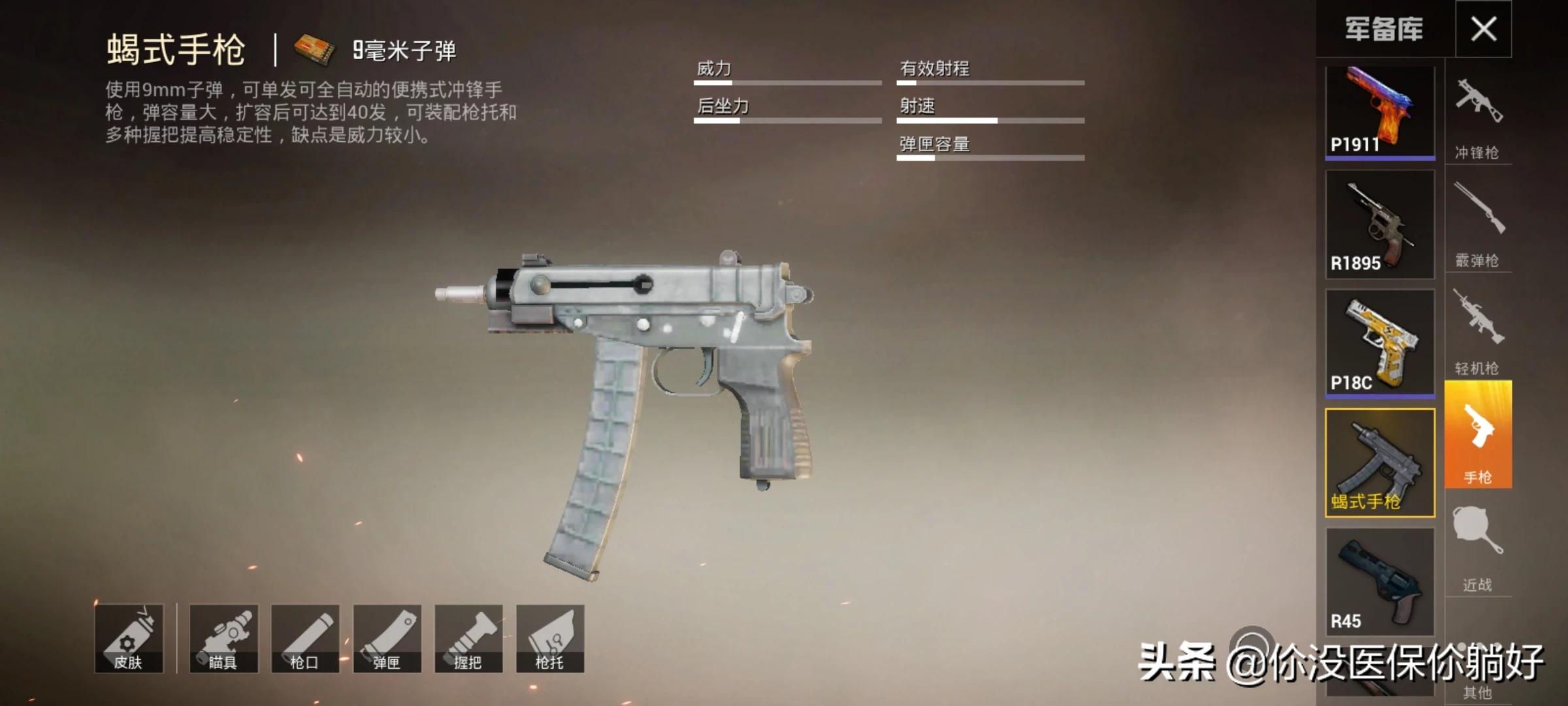Select the P18C pistol
Image resolution: width=1568 pixels, height=706 pixels.
tap(1380, 344)
